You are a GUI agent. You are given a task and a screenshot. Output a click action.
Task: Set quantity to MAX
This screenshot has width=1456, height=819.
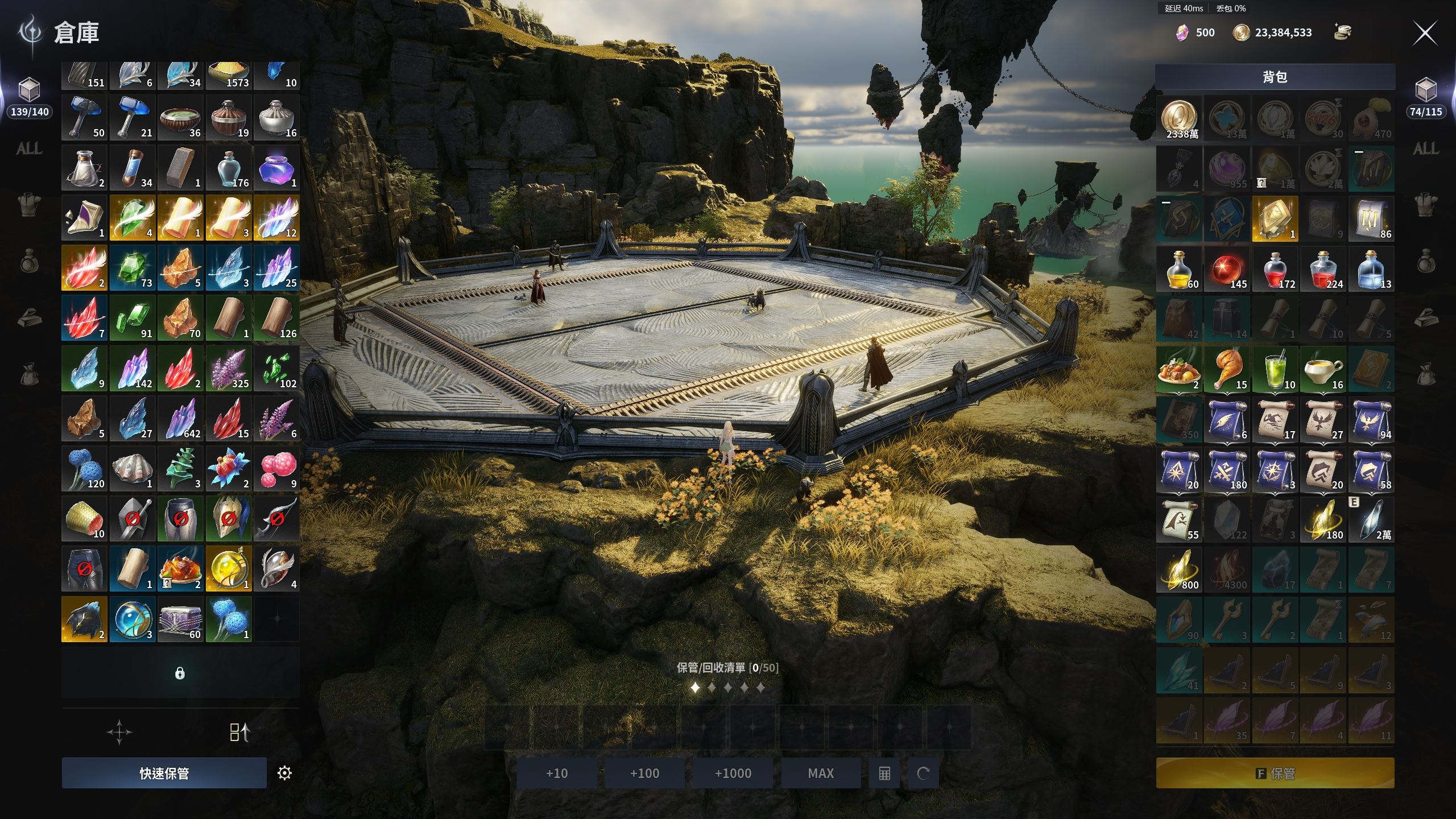tap(821, 773)
